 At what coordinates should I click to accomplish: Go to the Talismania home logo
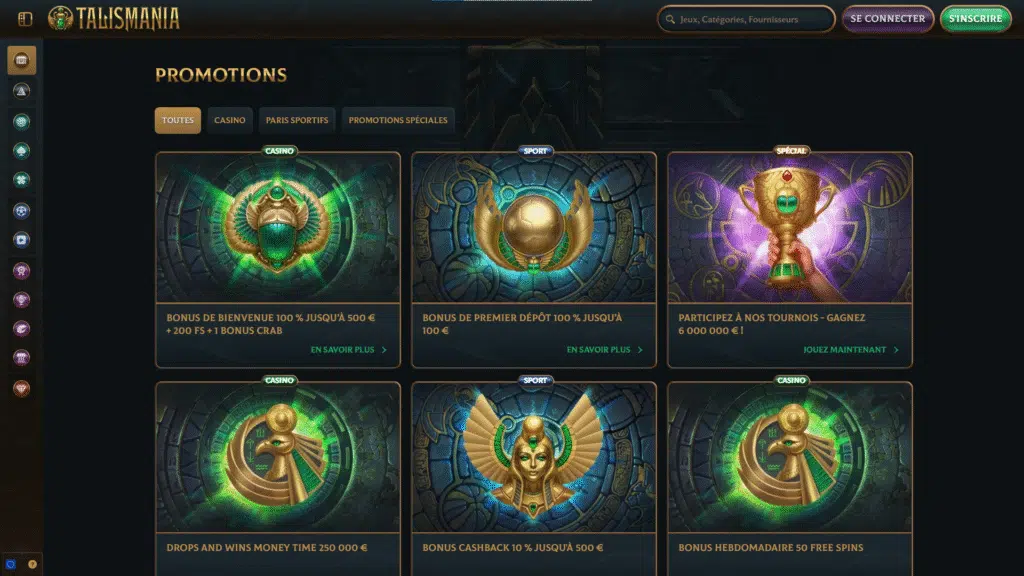(x=114, y=18)
